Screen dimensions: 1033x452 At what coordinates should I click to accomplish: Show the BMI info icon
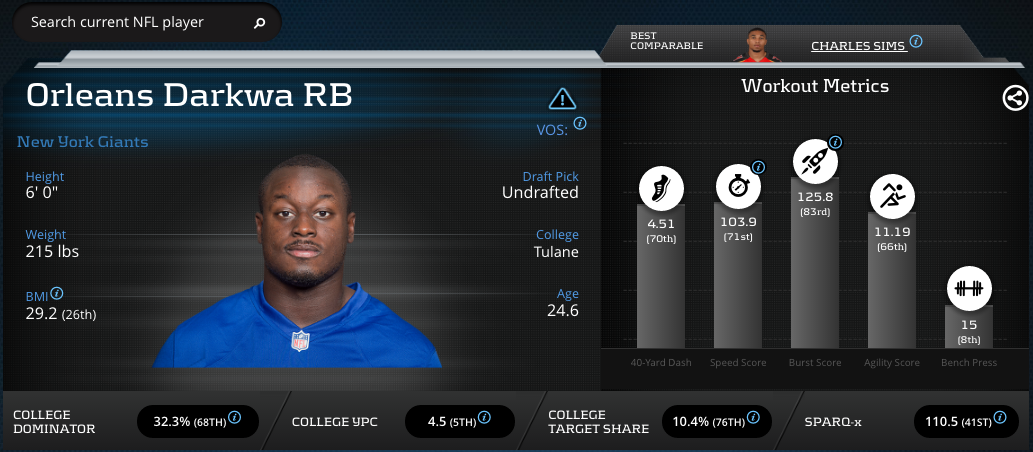(x=57, y=294)
